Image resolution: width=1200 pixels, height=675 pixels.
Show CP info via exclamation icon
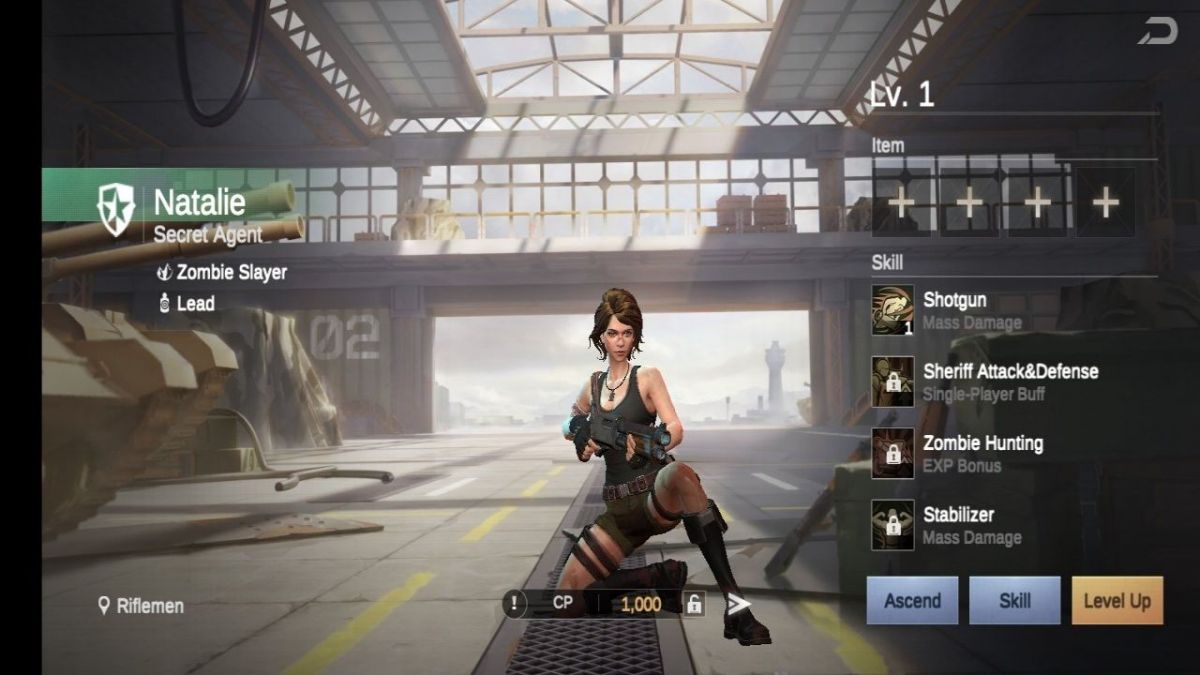(x=514, y=604)
